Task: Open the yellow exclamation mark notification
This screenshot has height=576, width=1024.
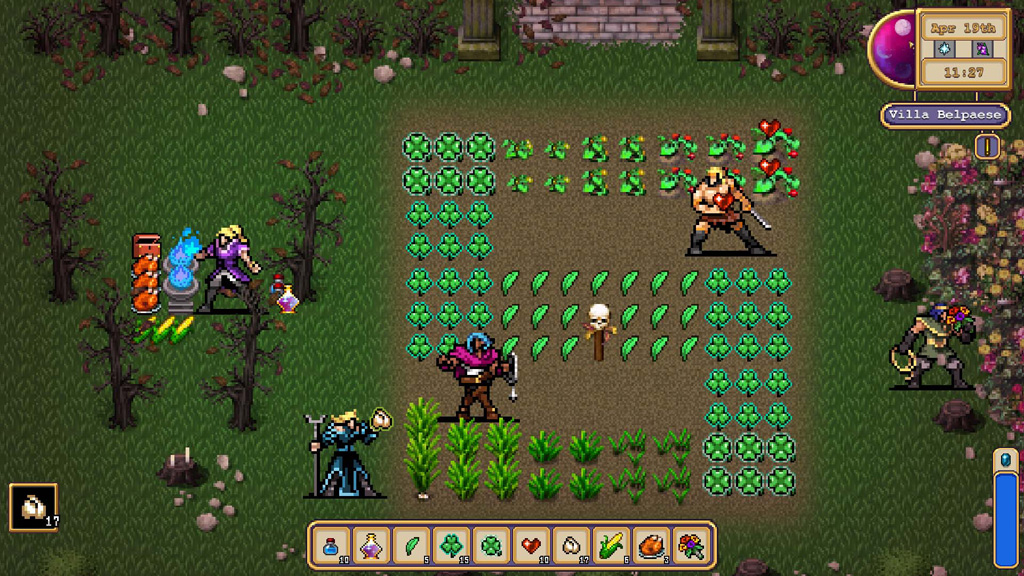Action: (988, 147)
